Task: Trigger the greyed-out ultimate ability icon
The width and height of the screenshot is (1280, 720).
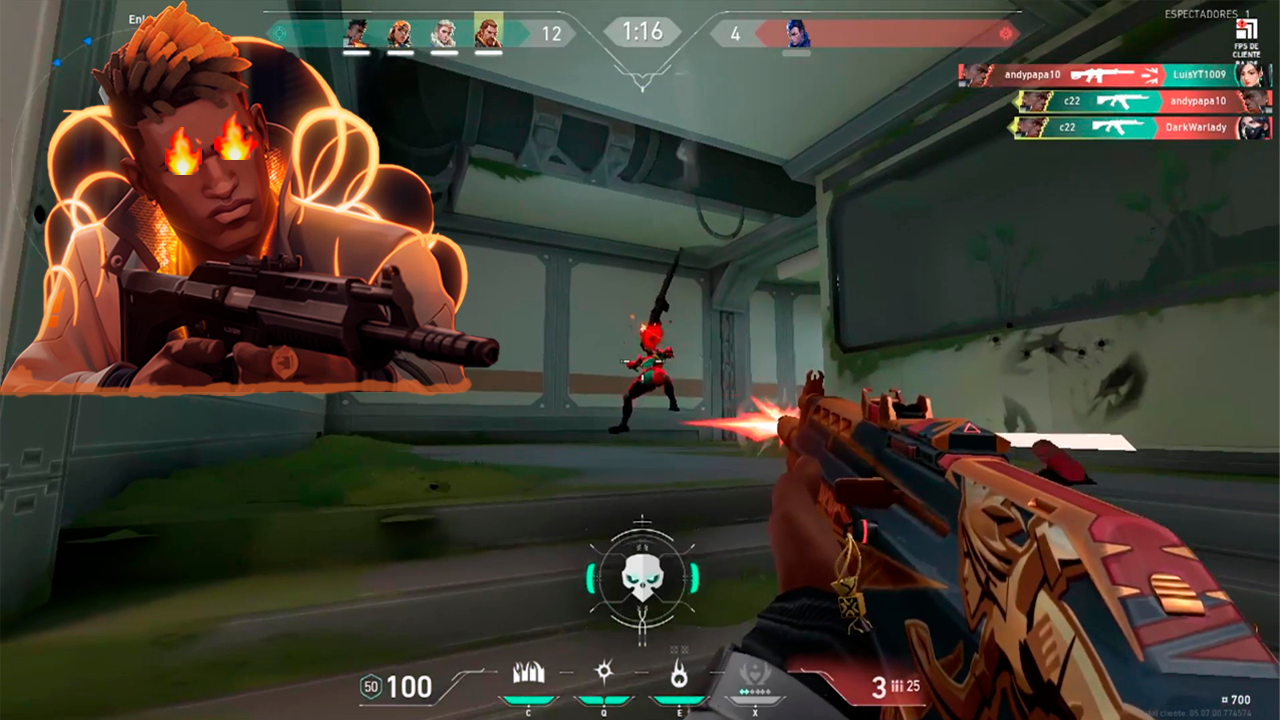Action: click(755, 673)
